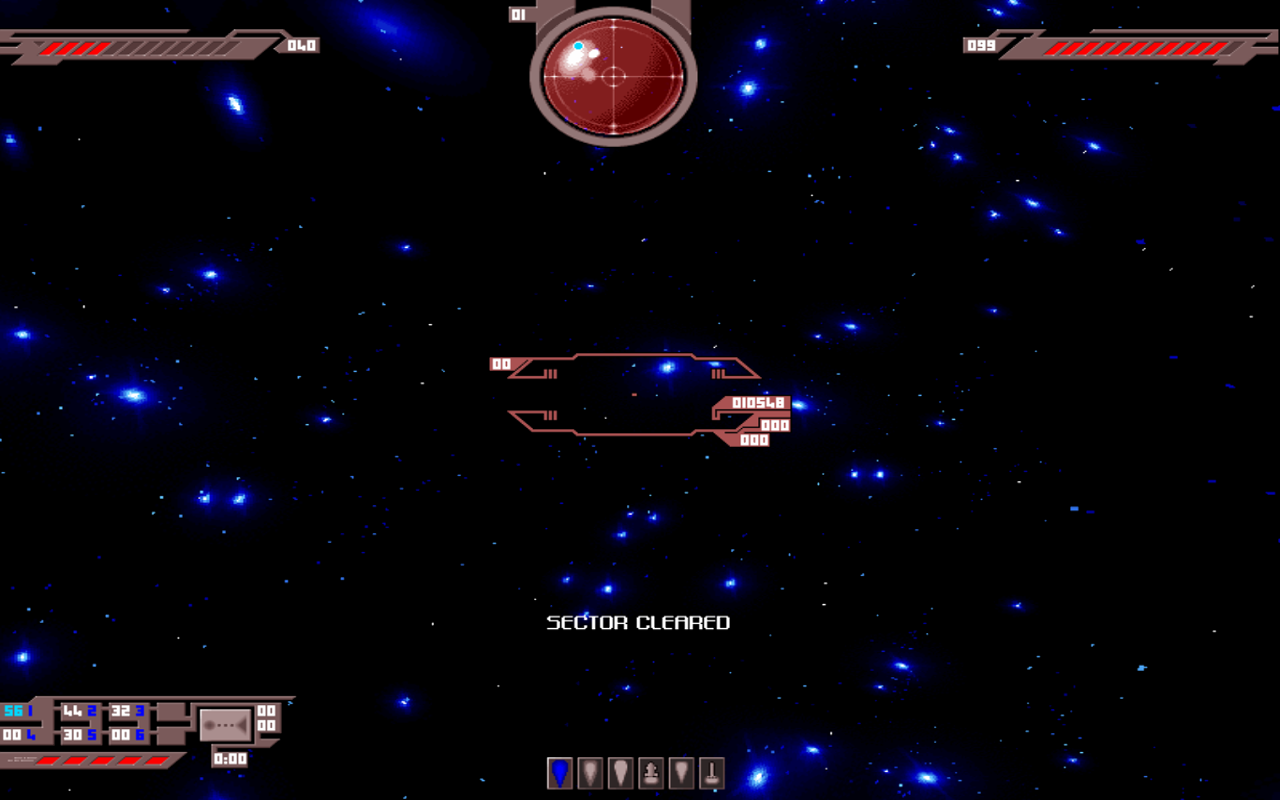Click the red circular radar scope
This screenshot has height=800, width=1280.
[x=613, y=76]
